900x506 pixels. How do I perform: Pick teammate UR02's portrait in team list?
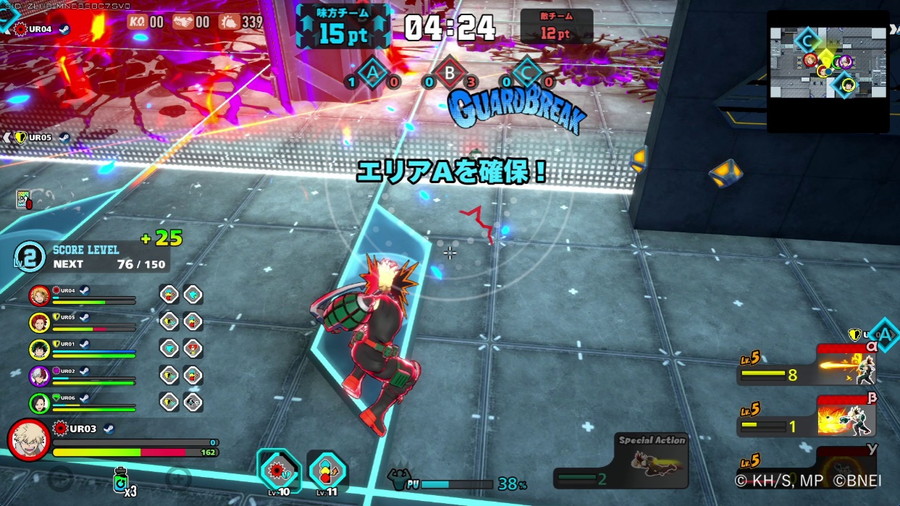point(39,376)
